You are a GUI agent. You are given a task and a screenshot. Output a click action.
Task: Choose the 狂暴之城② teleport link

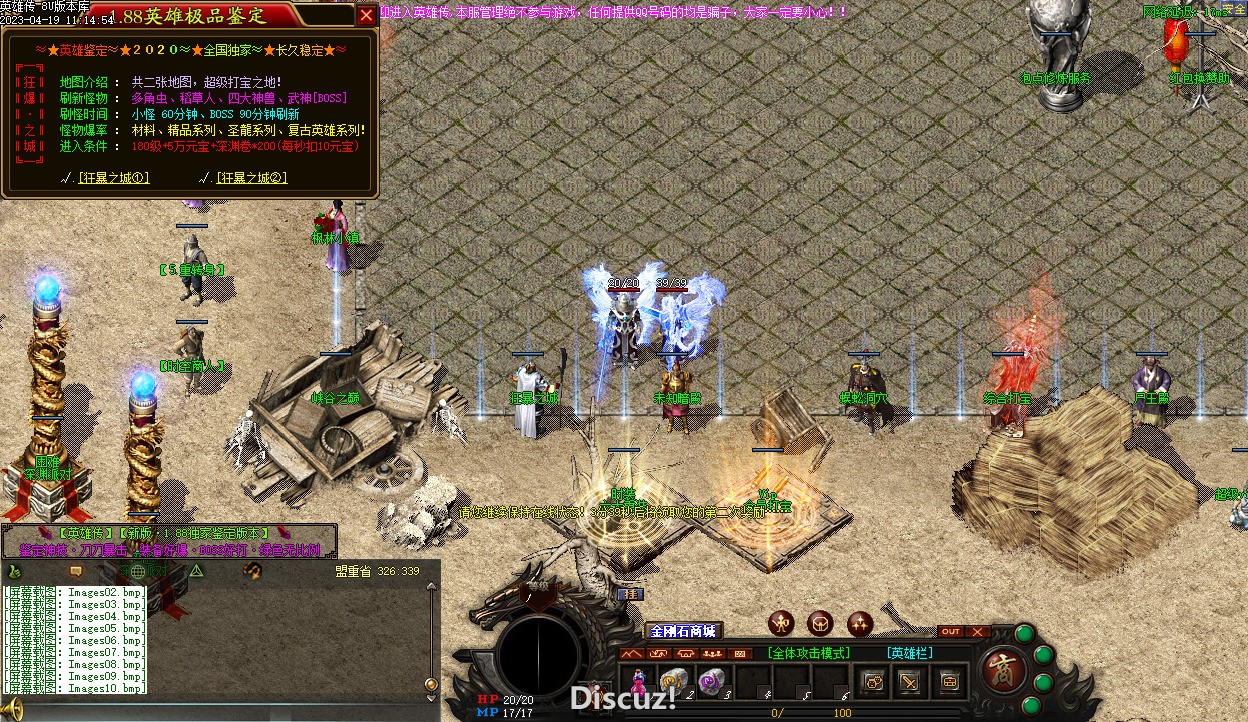[251, 178]
